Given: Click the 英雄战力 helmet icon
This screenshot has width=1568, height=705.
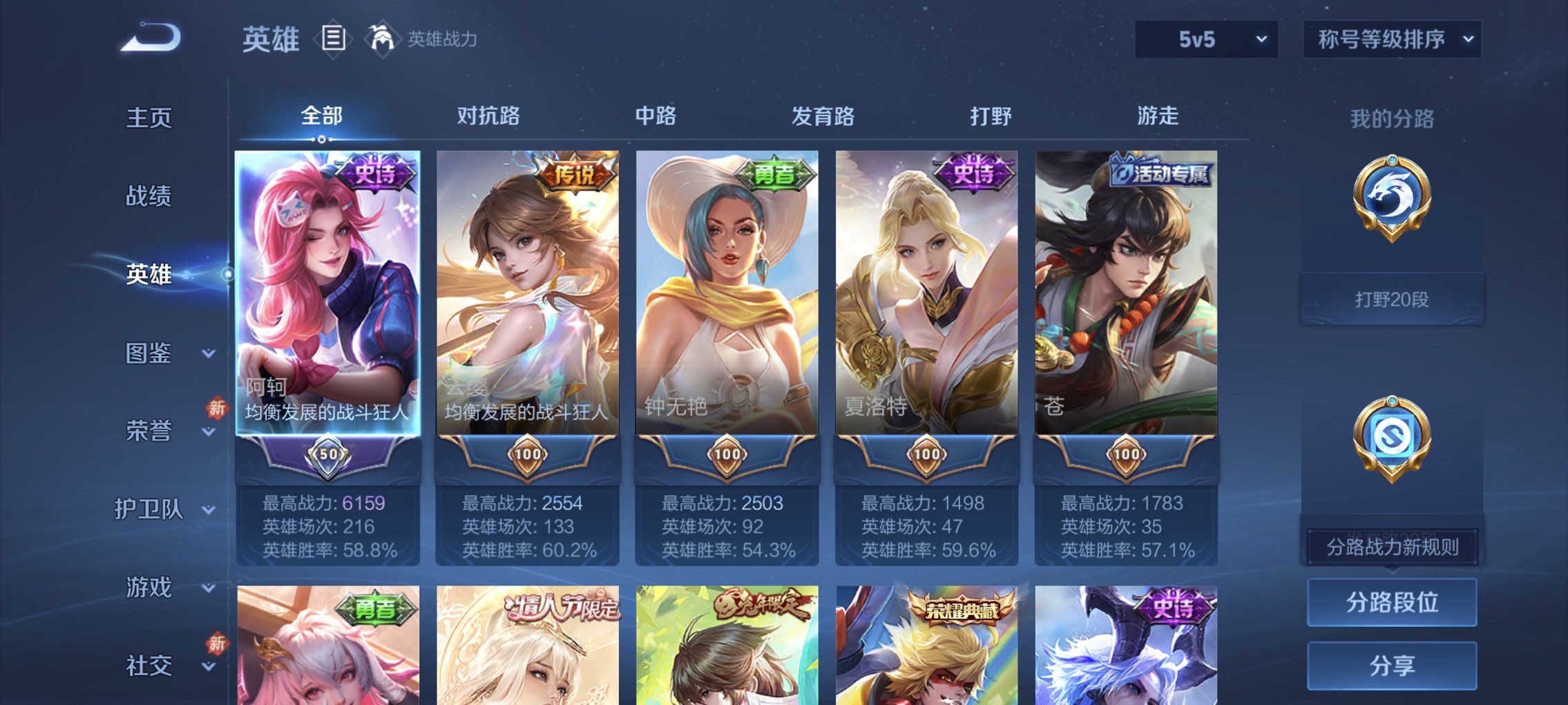Looking at the screenshot, I should pyautogui.click(x=381, y=39).
